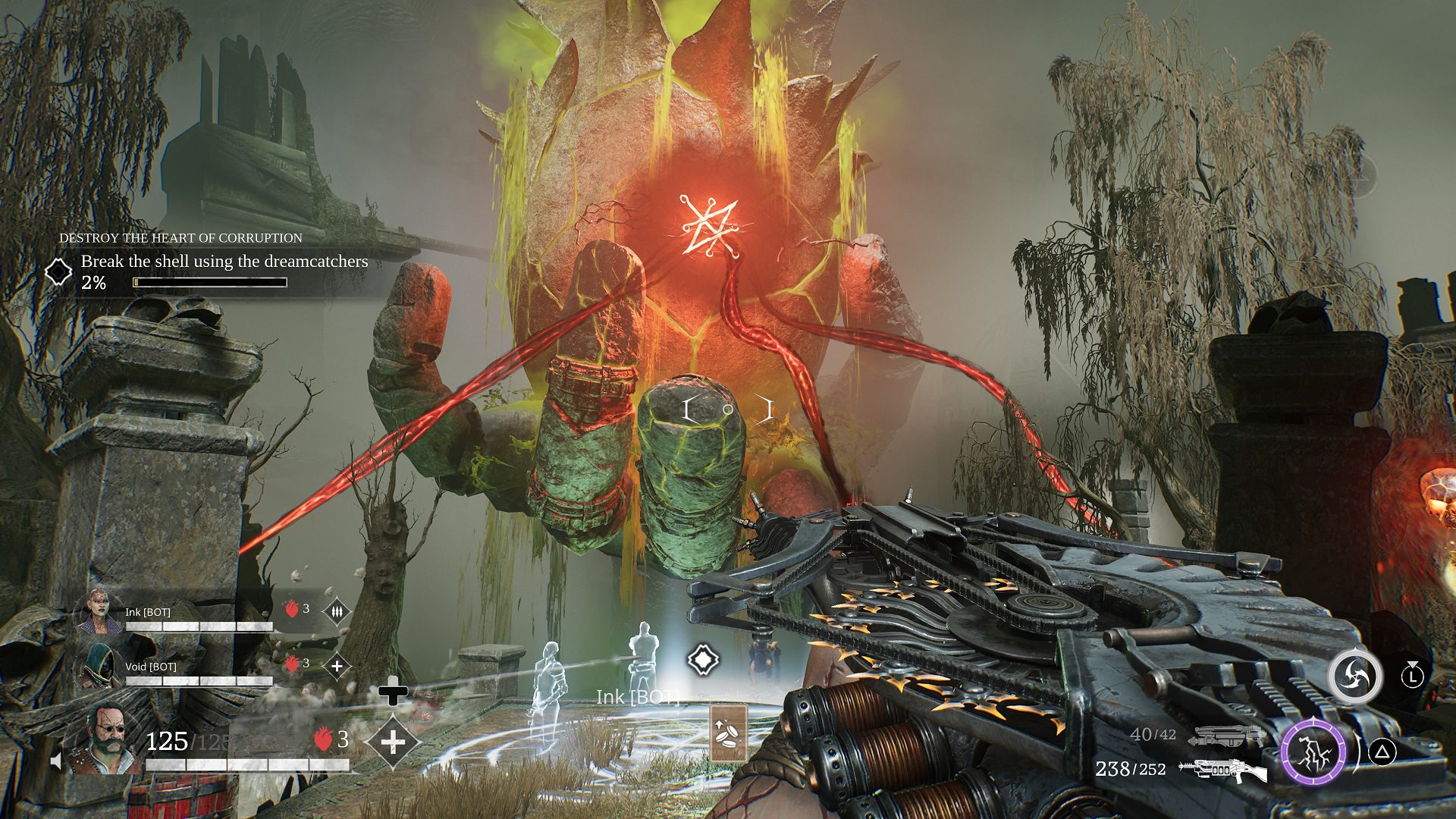
Task: Click the tarot card icon with coins
Action: click(x=729, y=732)
